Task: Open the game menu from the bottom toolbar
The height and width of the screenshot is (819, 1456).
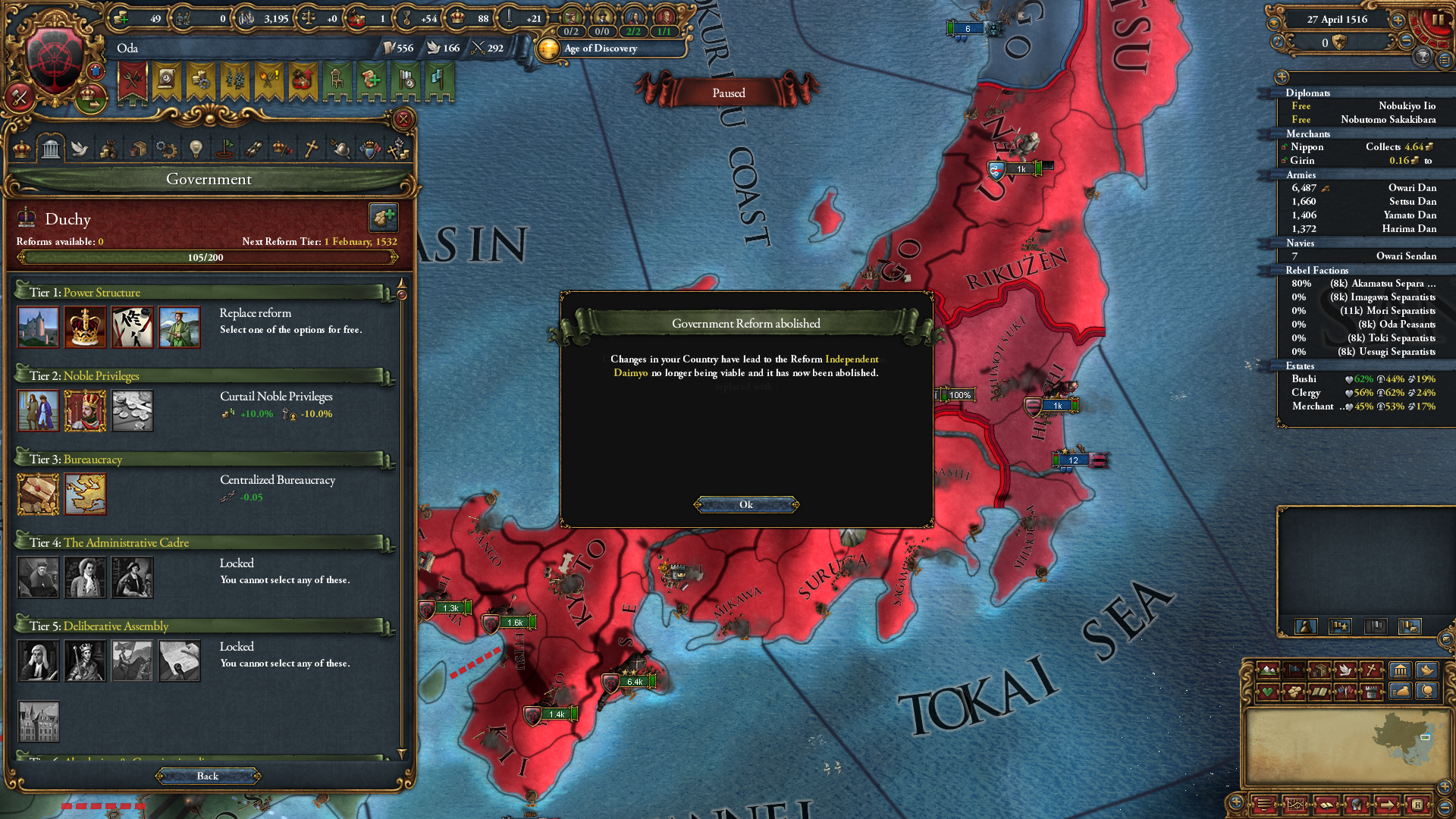Action: (x=1263, y=805)
